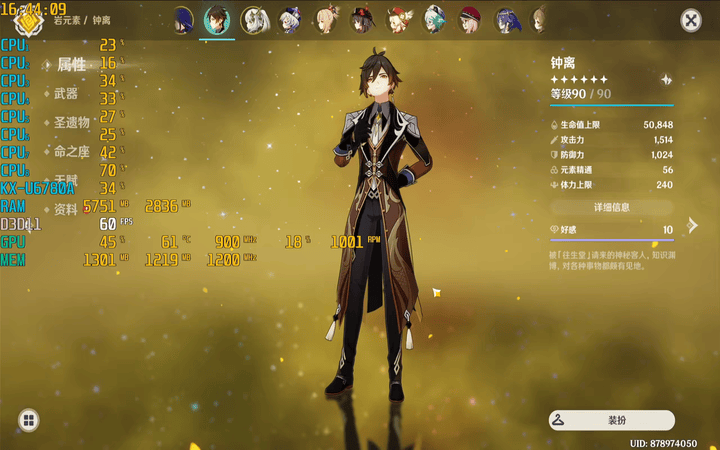This screenshot has height=450, width=720.
Task: Open the four-square grid menu button
Action: (x=29, y=421)
